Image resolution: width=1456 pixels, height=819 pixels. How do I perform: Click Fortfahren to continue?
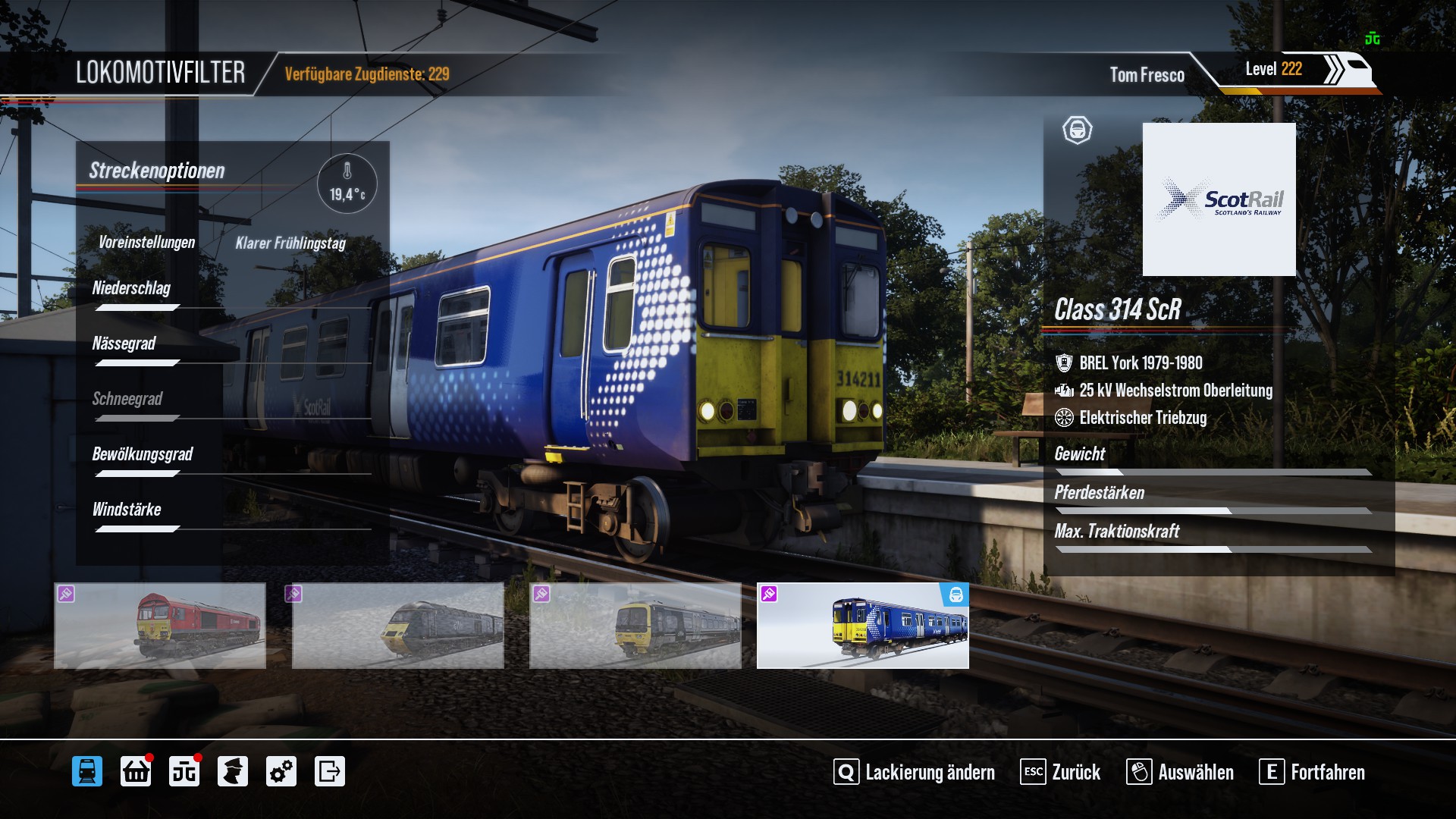coord(1313,772)
